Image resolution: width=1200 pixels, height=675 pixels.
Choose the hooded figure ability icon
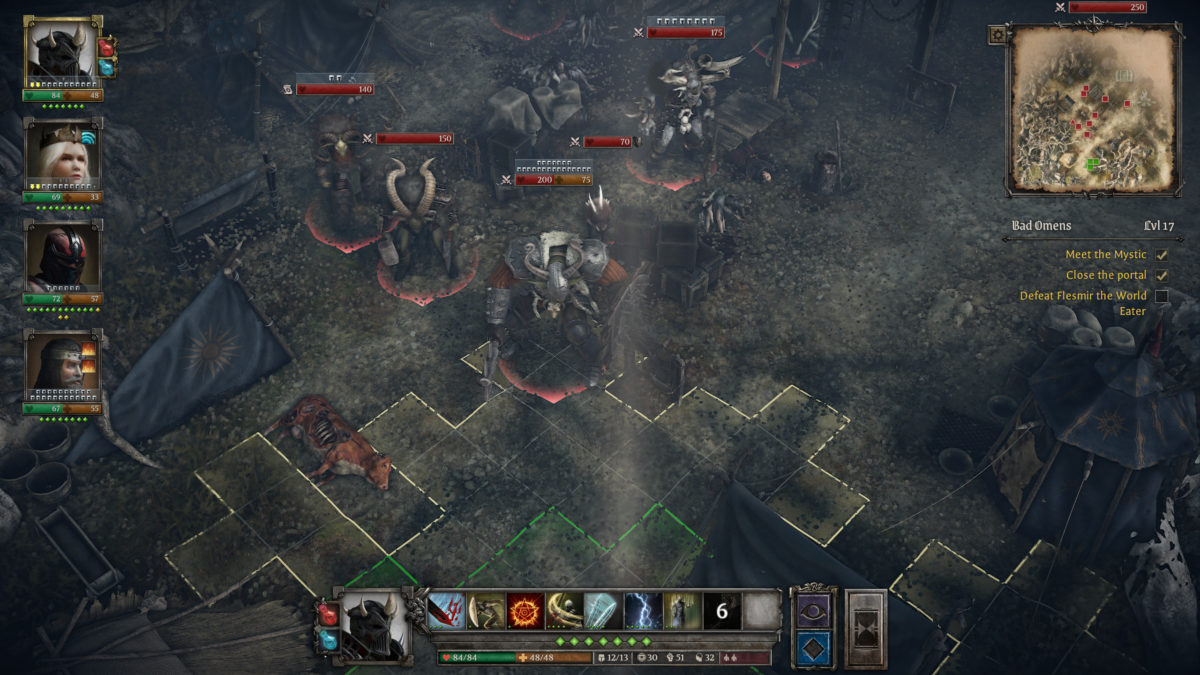[682, 611]
